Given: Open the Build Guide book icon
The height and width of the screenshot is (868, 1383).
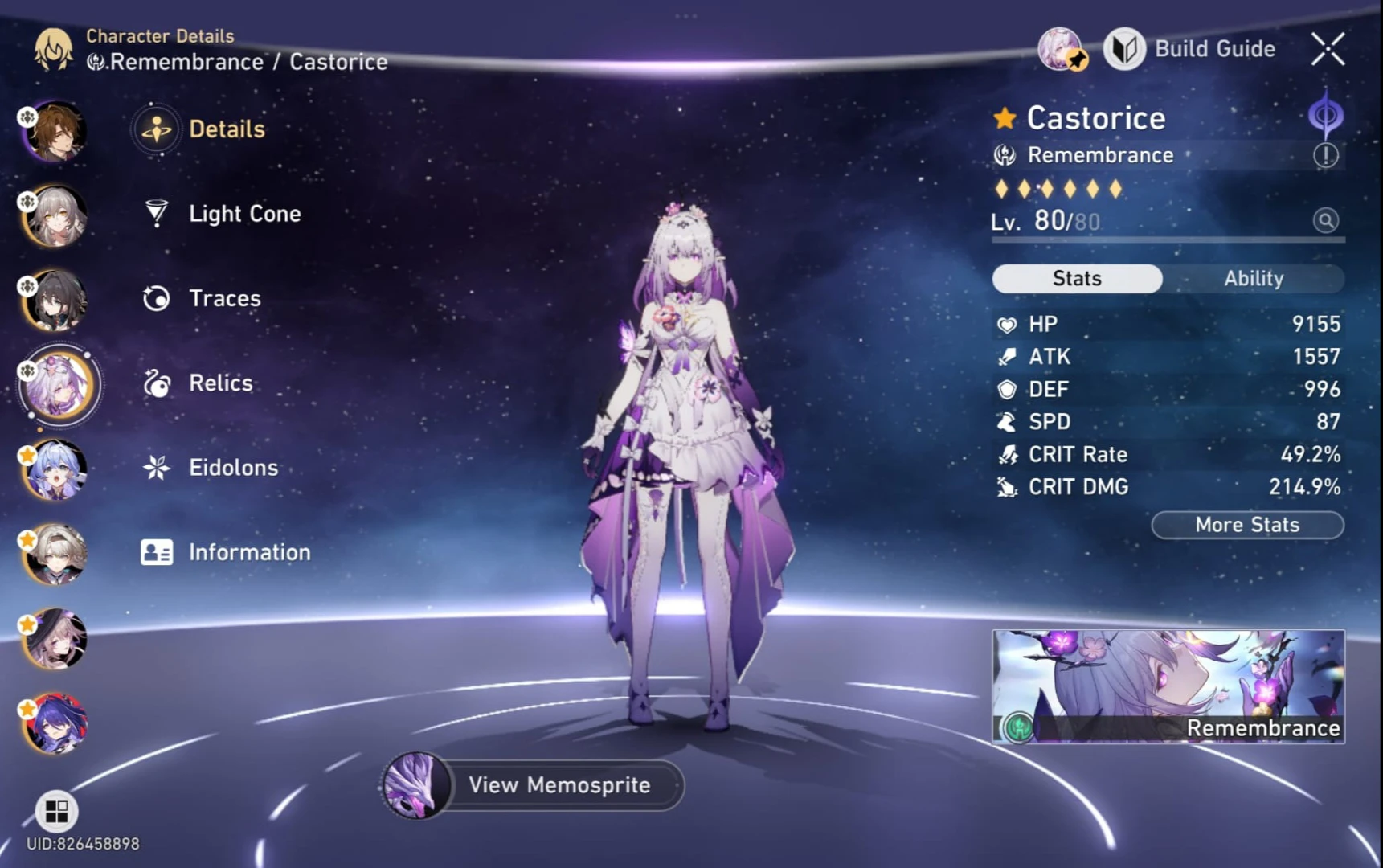Looking at the screenshot, I should click(1124, 49).
